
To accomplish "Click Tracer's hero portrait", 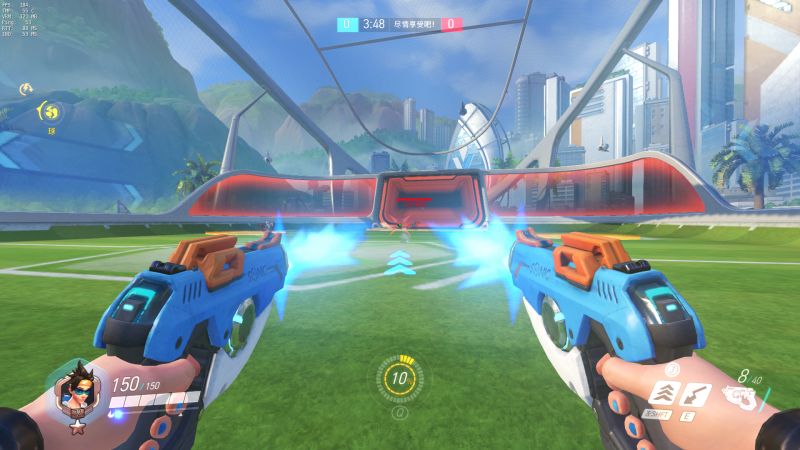I will [x=74, y=388].
